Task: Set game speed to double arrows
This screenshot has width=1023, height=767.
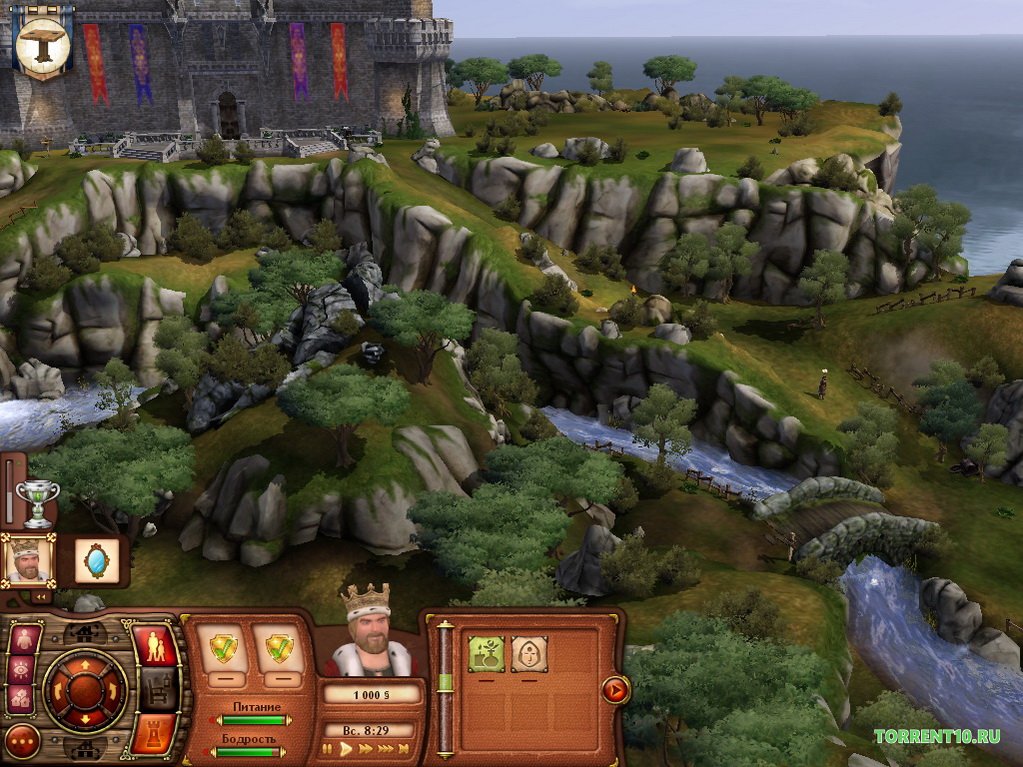Action: click(366, 748)
